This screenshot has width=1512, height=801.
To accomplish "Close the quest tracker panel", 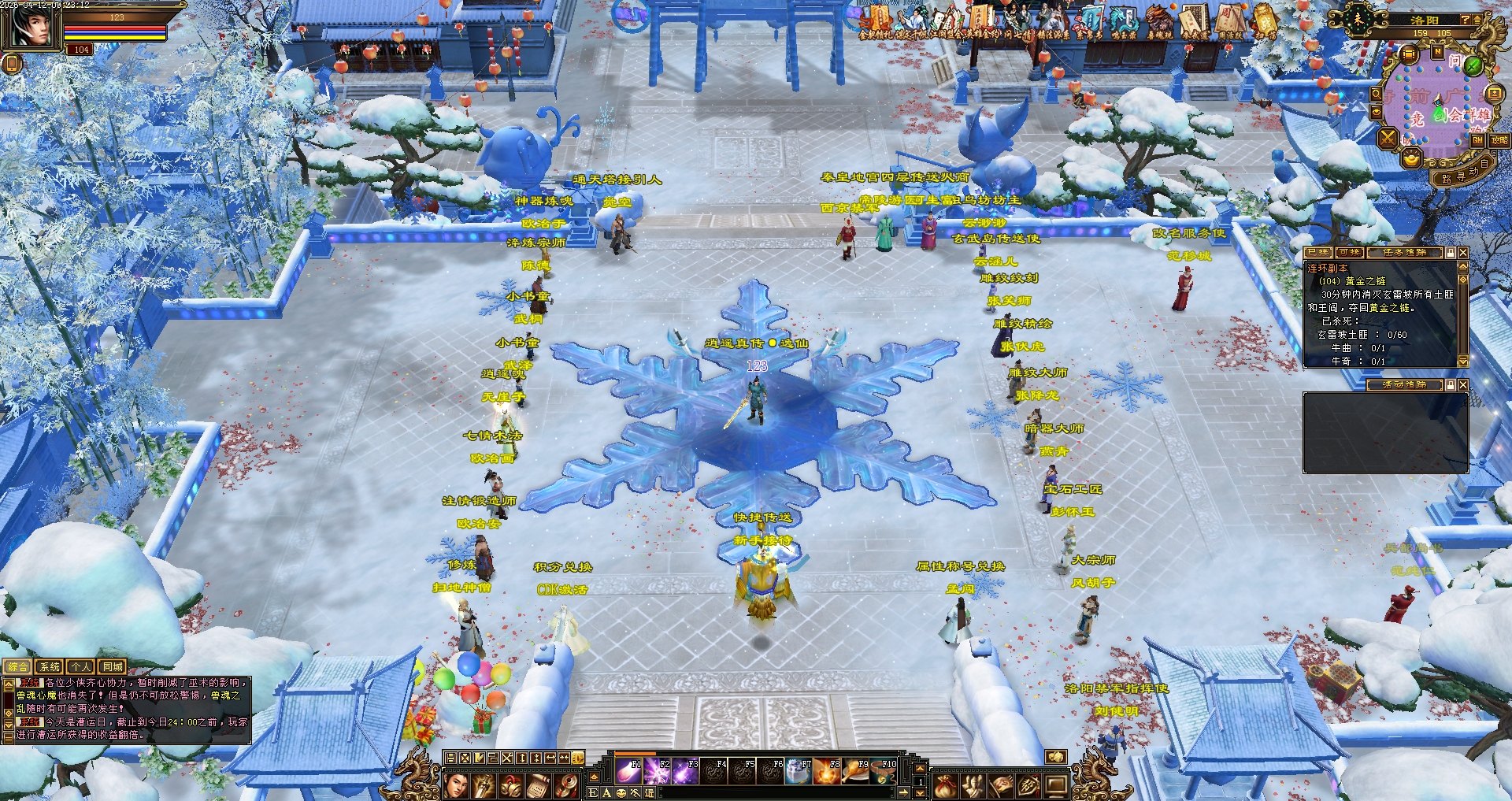I will coord(1462,253).
